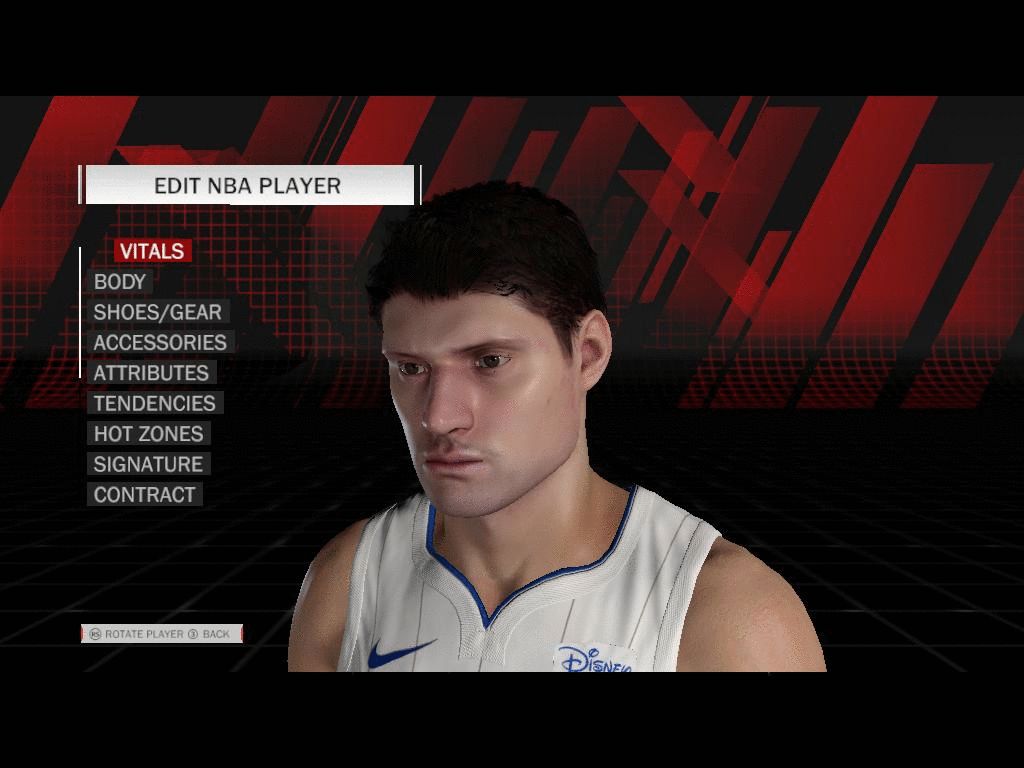Viewport: 1024px width, 768px height.
Task: Open the Accessories option
Action: (160, 342)
